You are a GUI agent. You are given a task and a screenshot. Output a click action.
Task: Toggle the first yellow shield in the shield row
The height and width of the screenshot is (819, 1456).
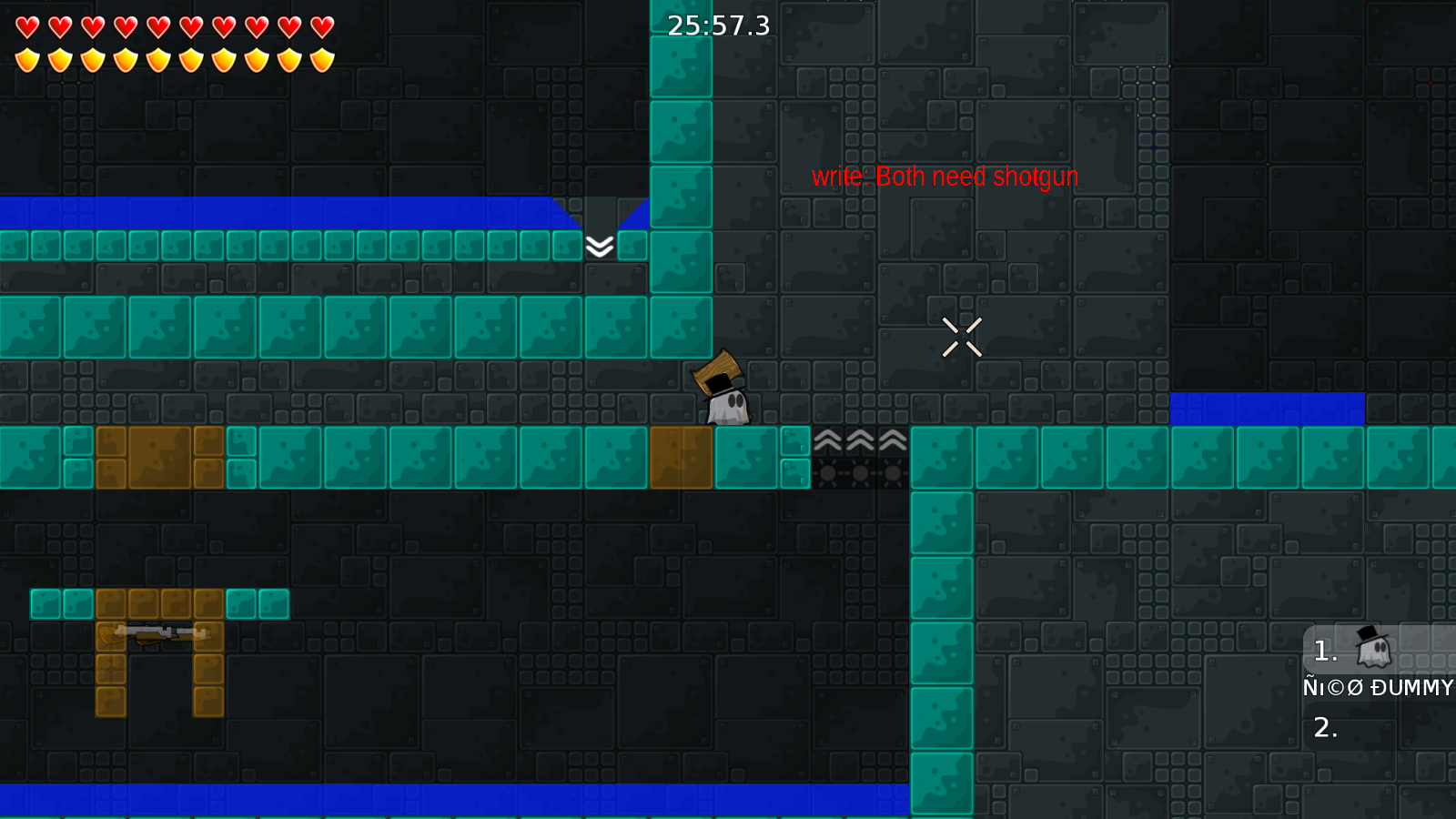point(27,60)
